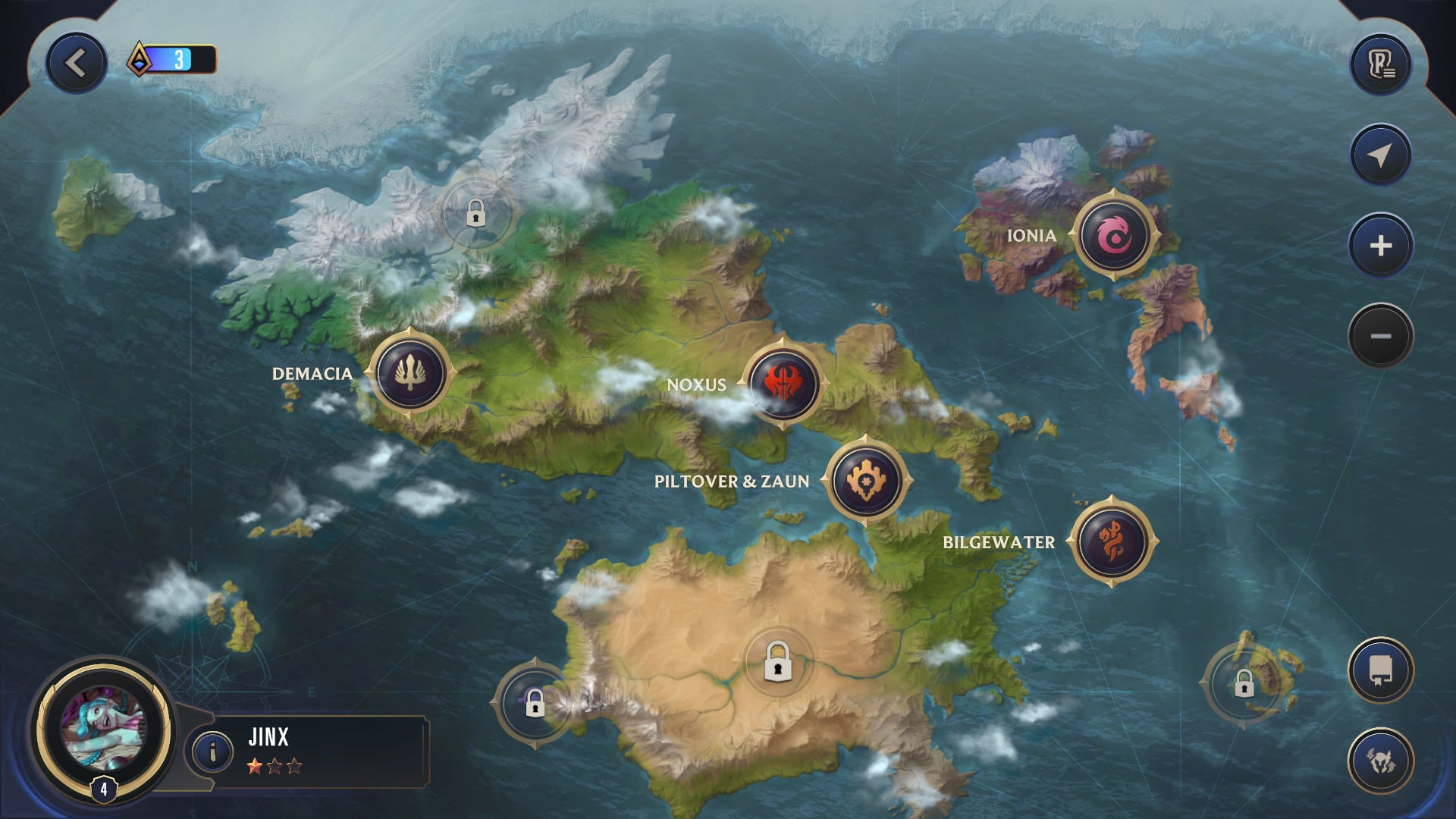Open the Demacia region node
Screen dimensions: 1456x819
(x=410, y=374)
